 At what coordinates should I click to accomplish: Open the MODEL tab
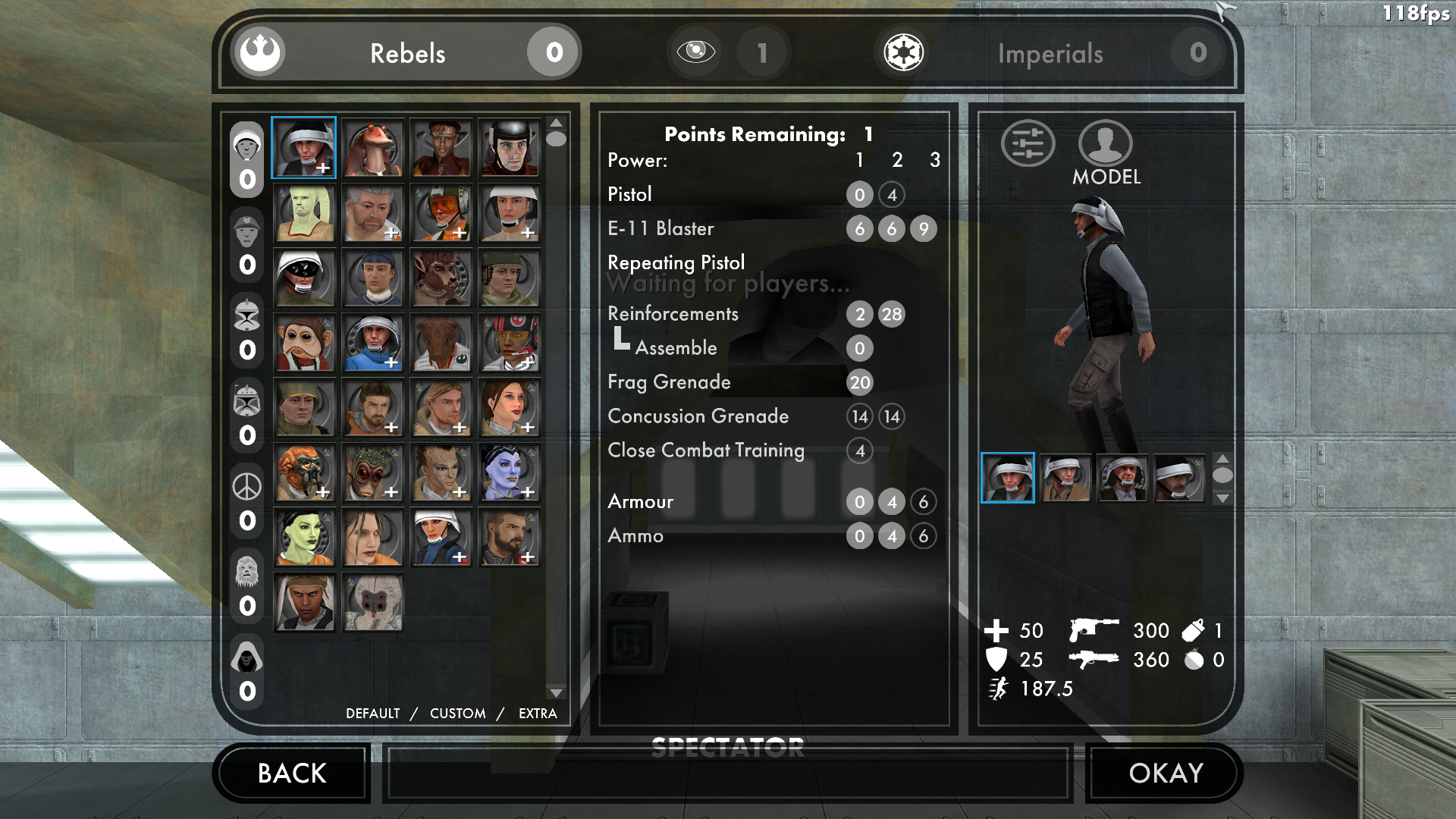1105,153
